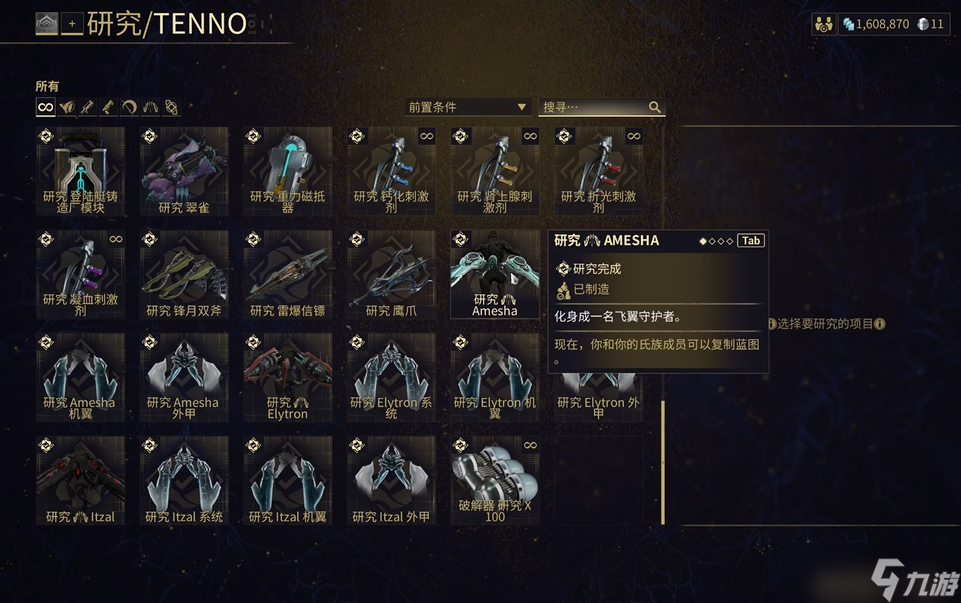
Task: Choose the 折光刺激剂 research item
Action: click(x=598, y=171)
